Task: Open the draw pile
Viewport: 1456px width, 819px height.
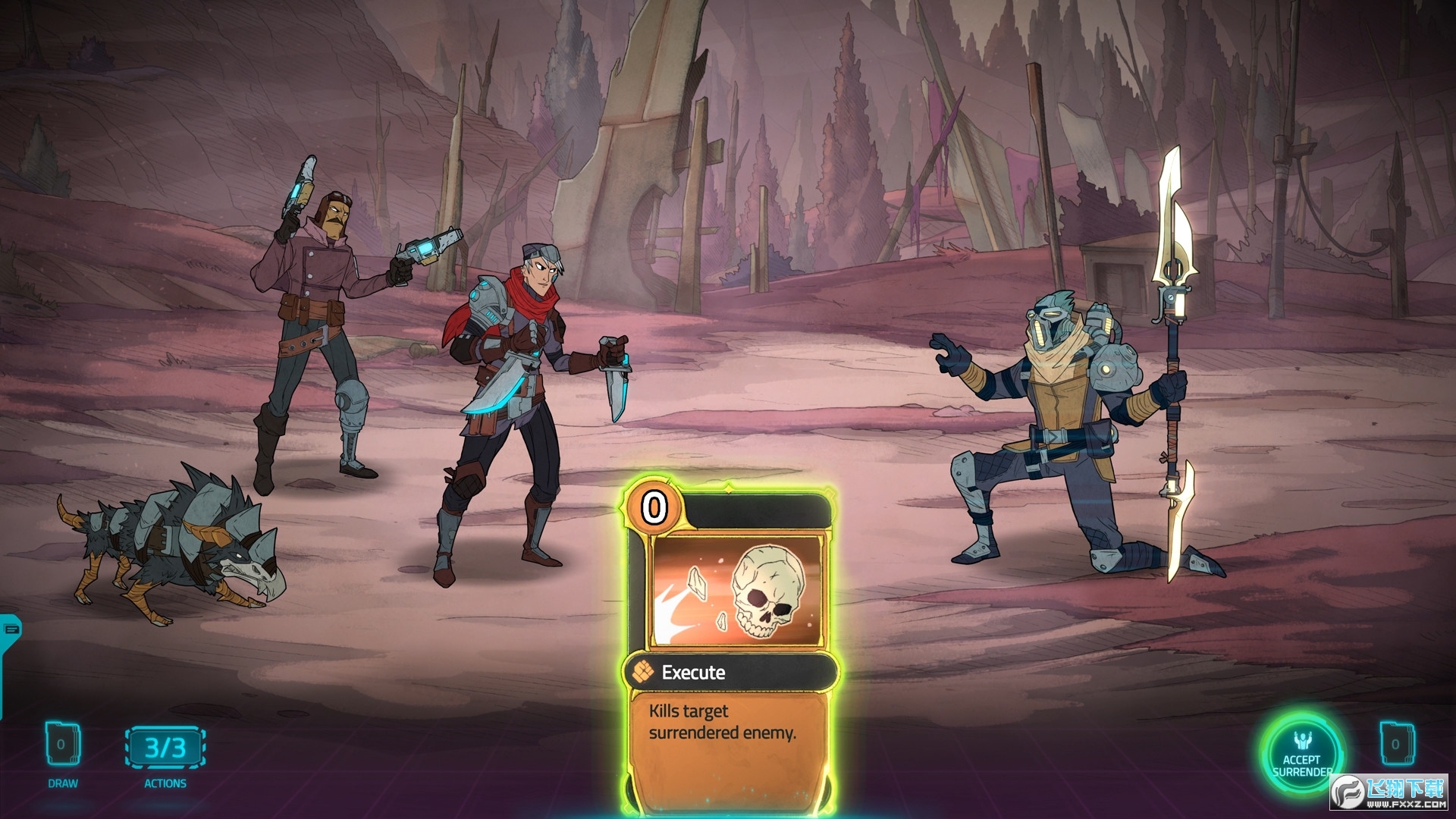Action: (x=62, y=745)
